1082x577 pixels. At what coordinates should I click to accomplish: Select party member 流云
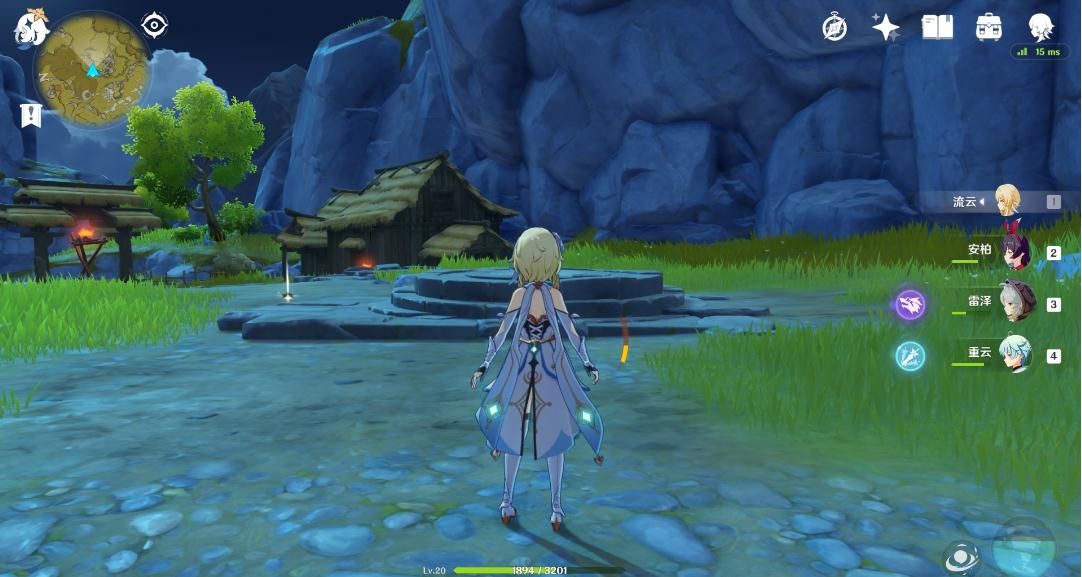pos(1004,201)
